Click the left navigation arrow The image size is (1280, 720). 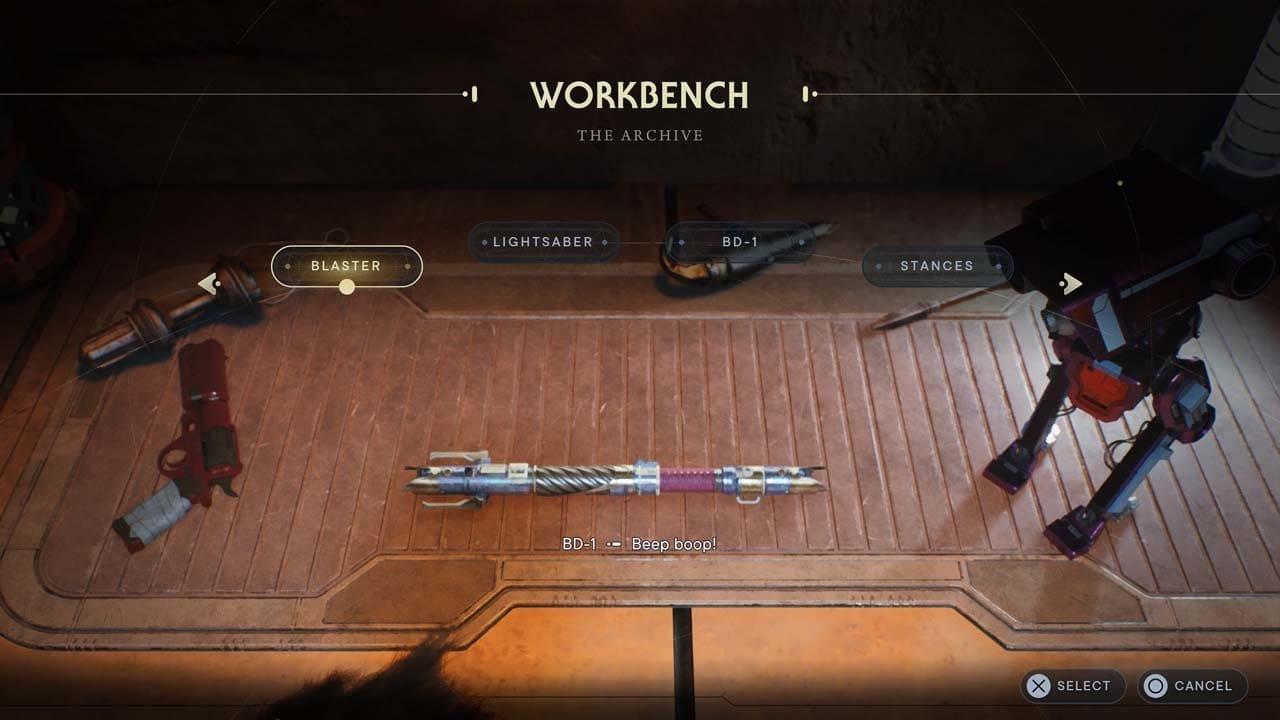[209, 283]
